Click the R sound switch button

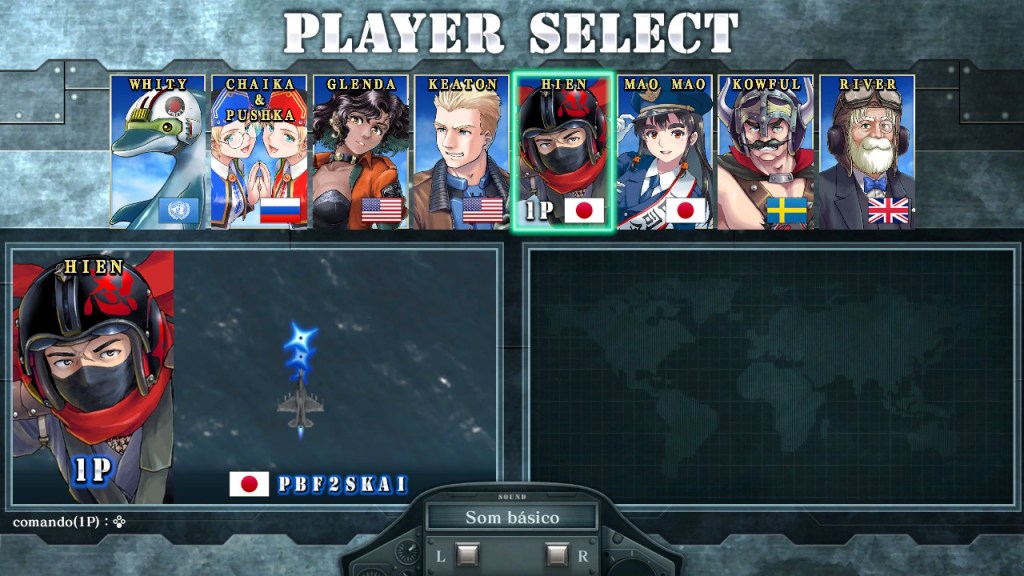click(x=557, y=554)
